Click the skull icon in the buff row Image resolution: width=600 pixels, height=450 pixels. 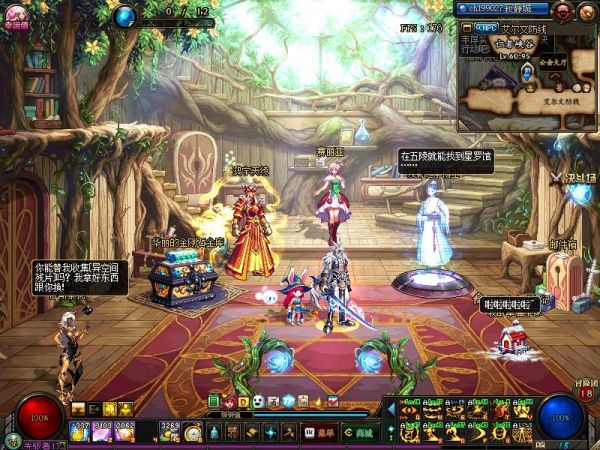(257, 401)
